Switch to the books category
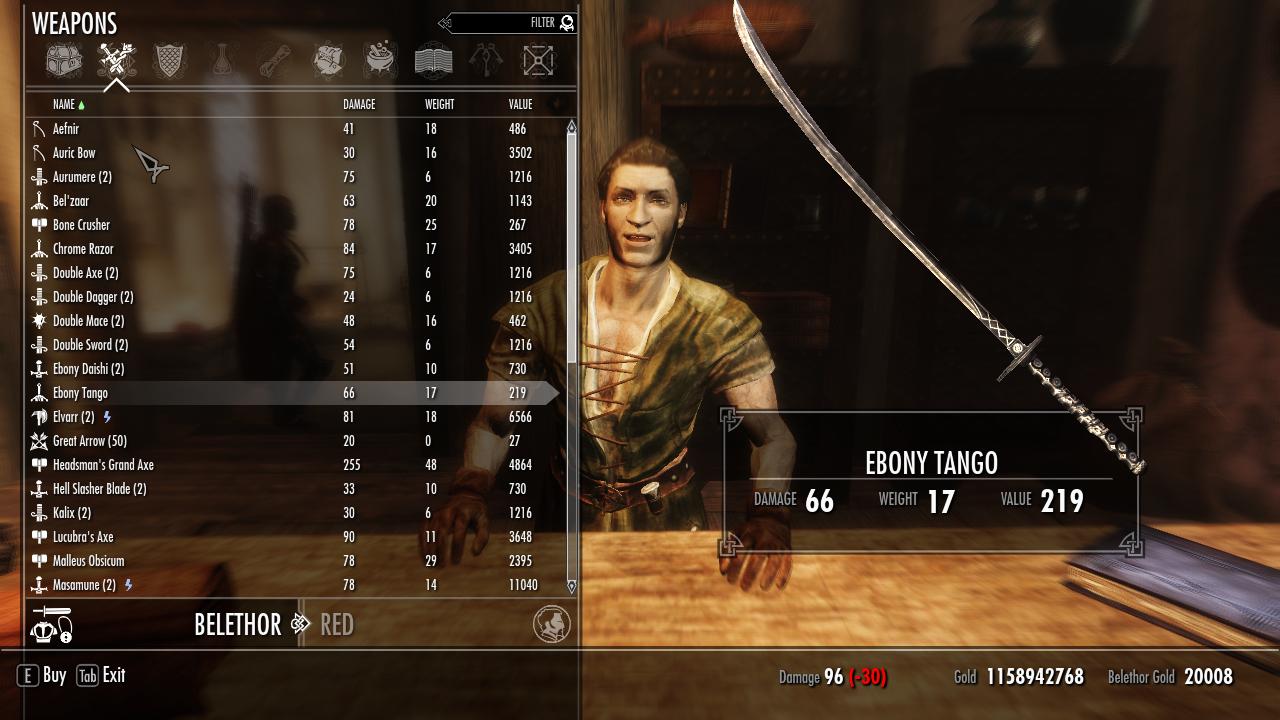Viewport: 1280px width, 720px height. pos(433,61)
